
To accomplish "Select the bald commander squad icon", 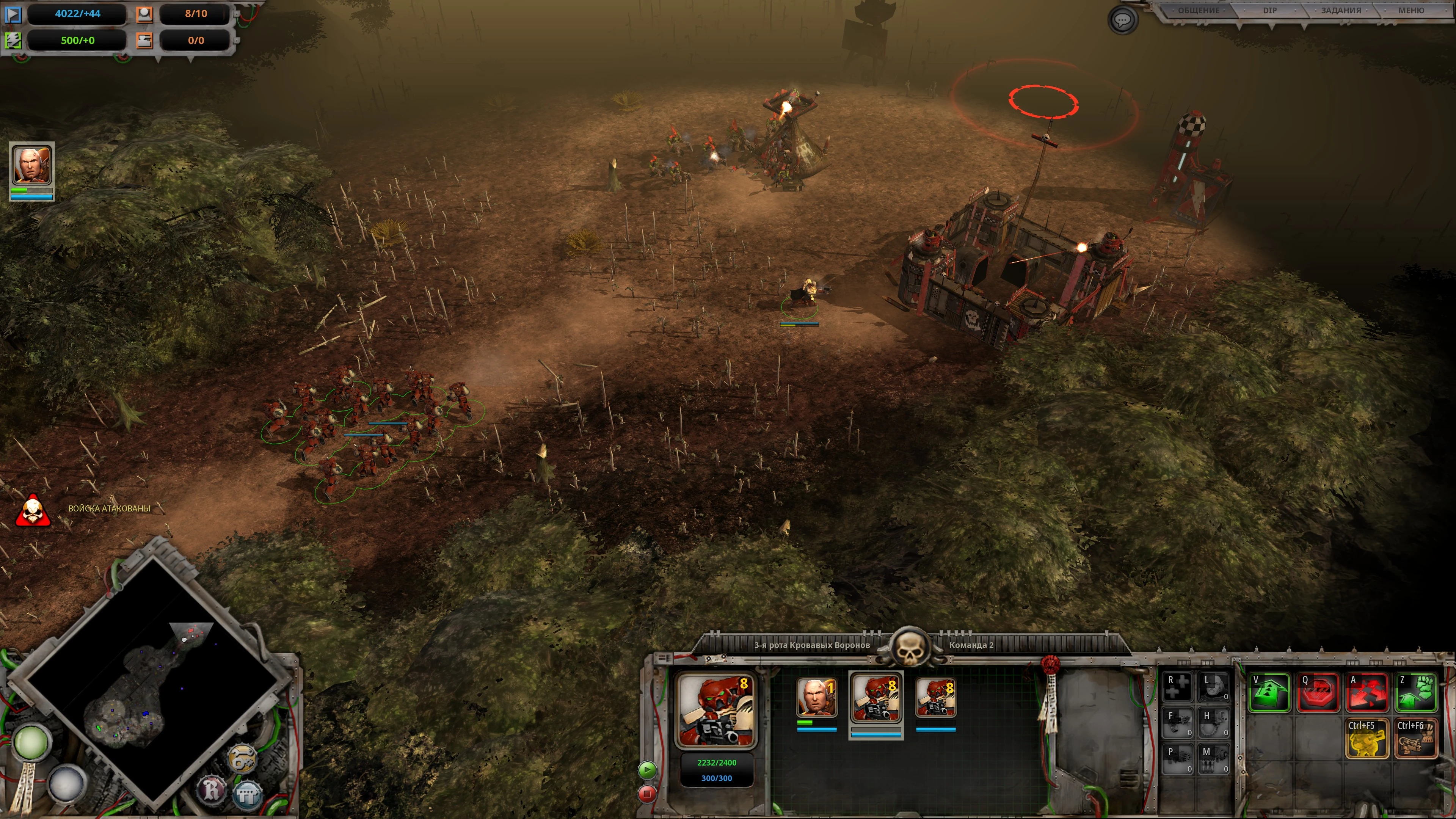I will 816,698.
